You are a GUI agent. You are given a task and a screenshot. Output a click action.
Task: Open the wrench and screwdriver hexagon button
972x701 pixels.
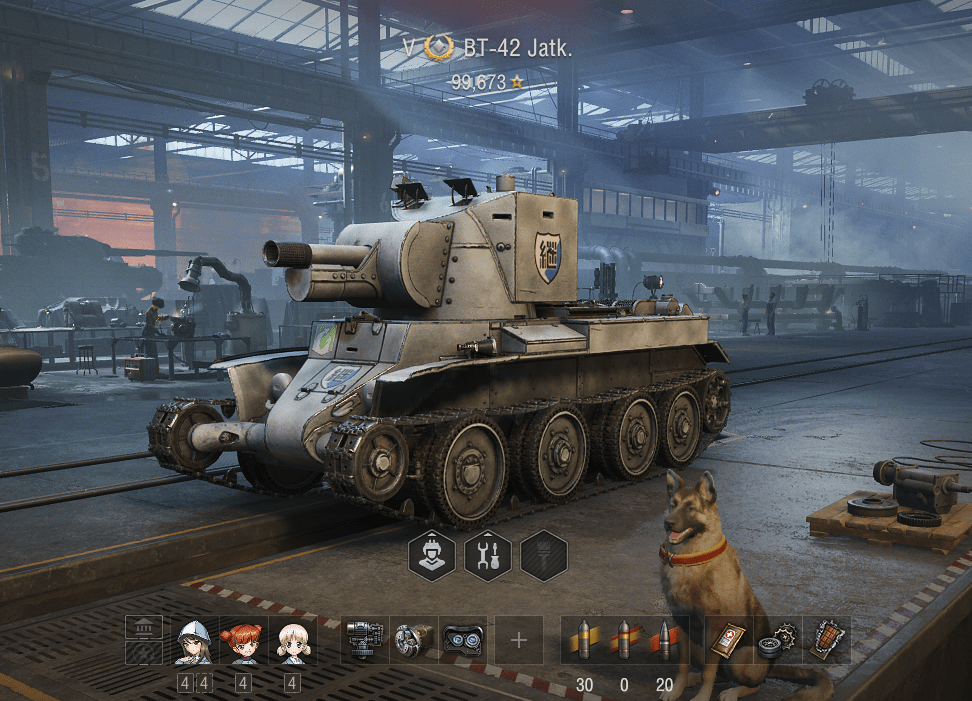click(x=488, y=555)
